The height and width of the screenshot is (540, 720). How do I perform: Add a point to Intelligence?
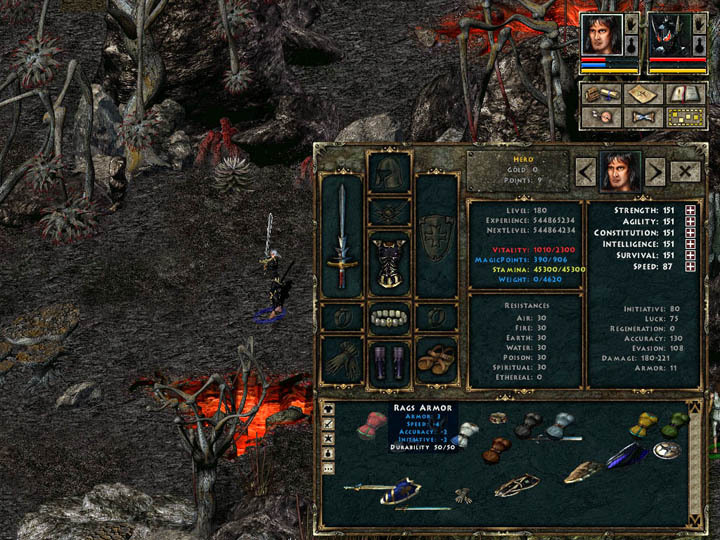[x=690, y=243]
